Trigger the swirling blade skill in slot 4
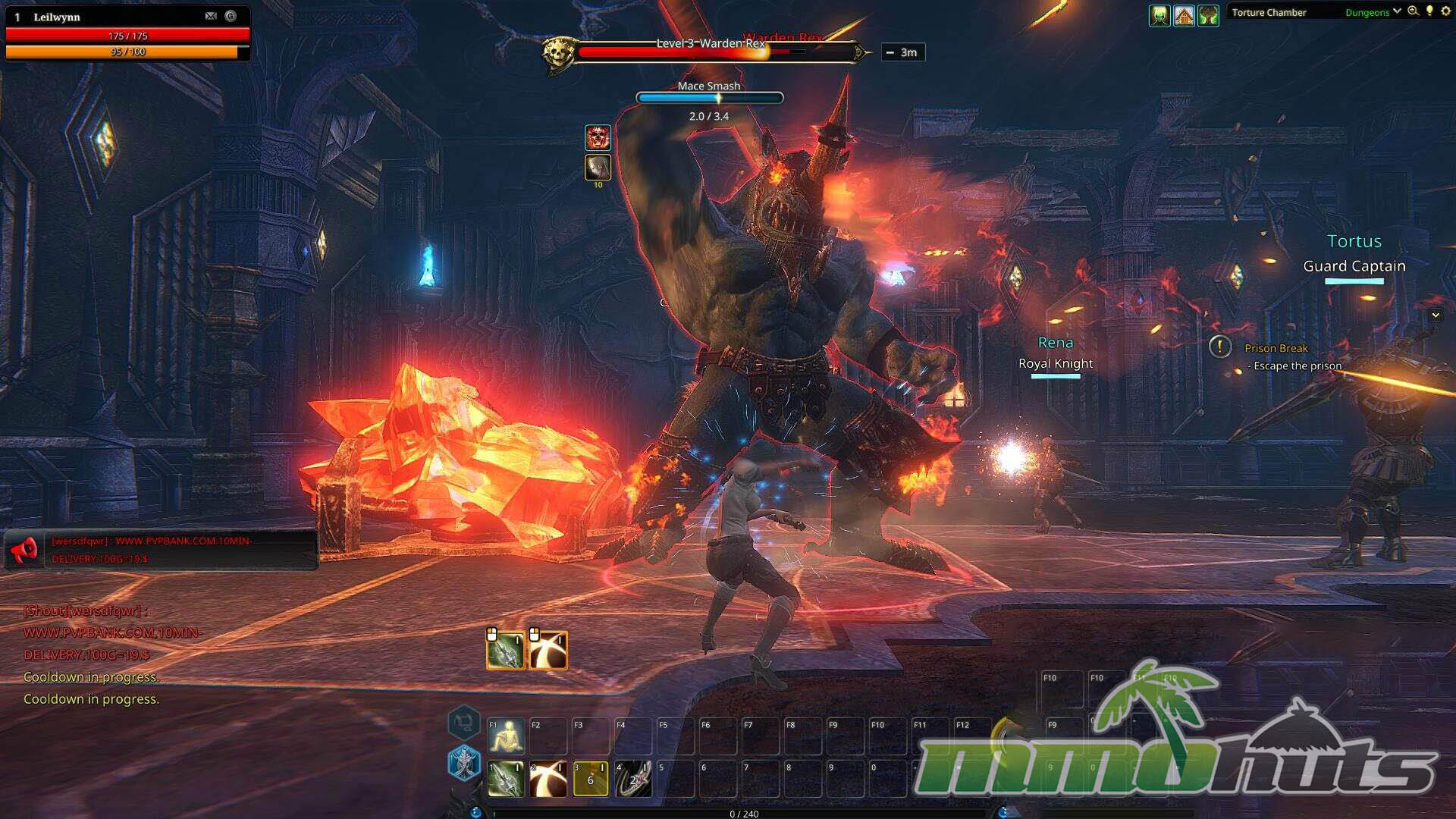This screenshot has width=1456, height=819. pos(633,779)
